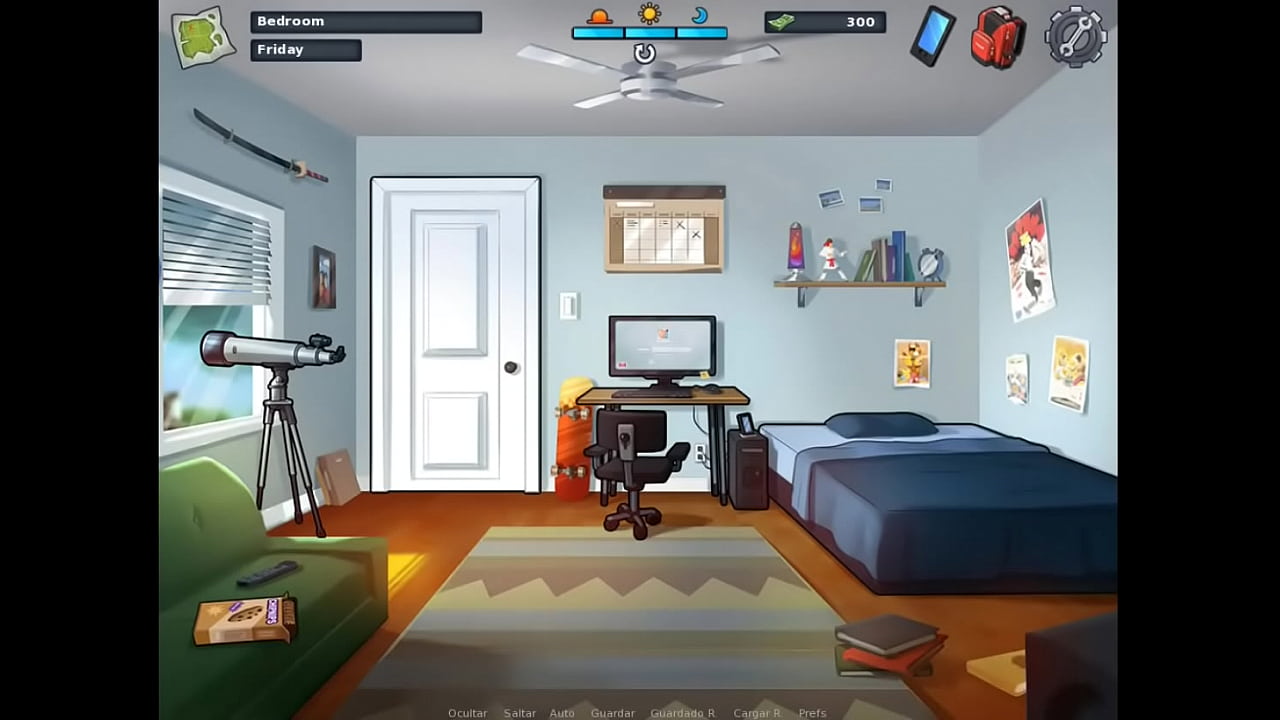Open the backpack inventory
Viewport: 1280px width, 720px height.
tap(996, 38)
